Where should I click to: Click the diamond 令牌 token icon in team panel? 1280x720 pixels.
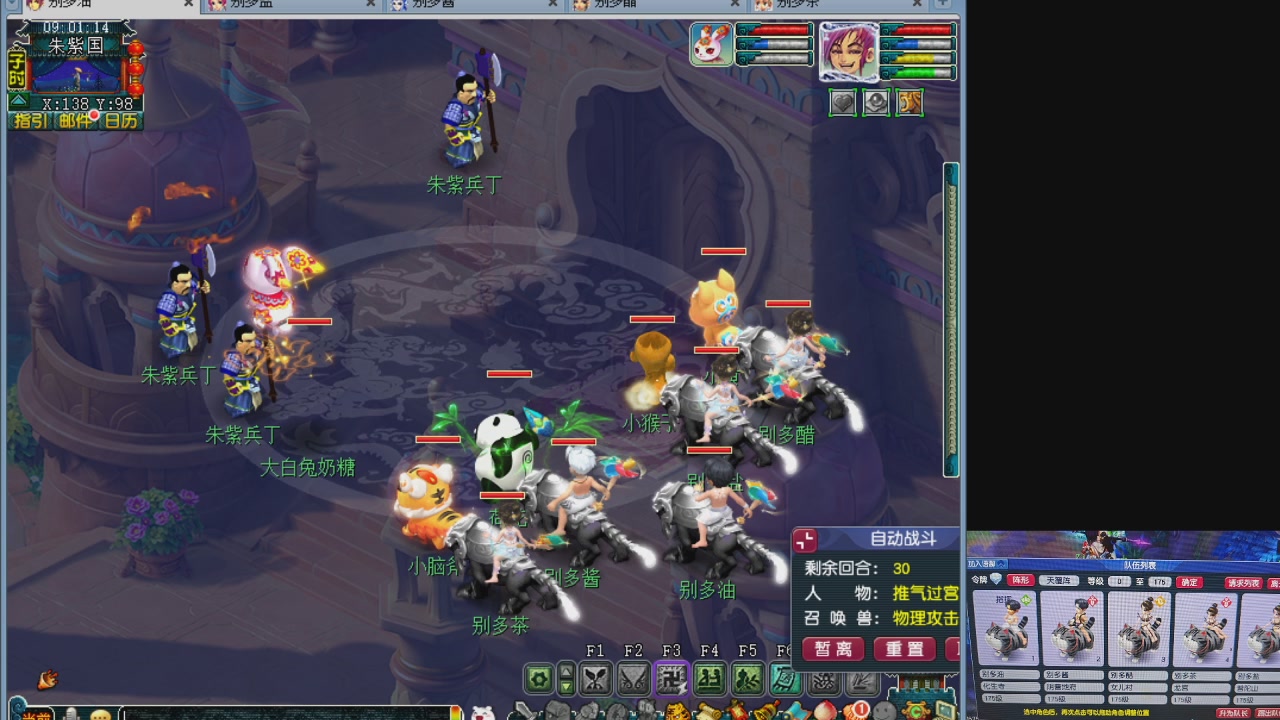[x=995, y=578]
